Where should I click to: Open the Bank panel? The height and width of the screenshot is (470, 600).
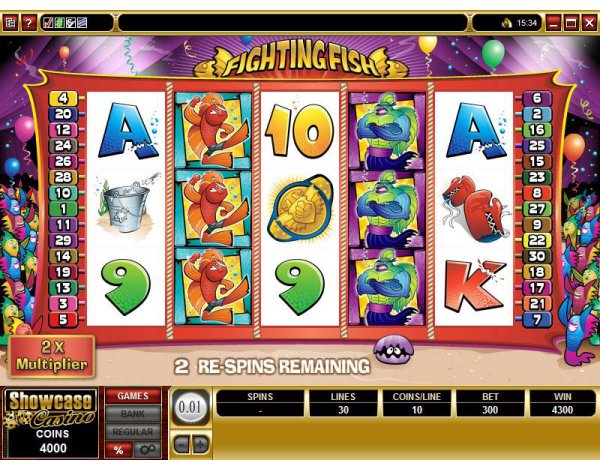tap(133, 413)
